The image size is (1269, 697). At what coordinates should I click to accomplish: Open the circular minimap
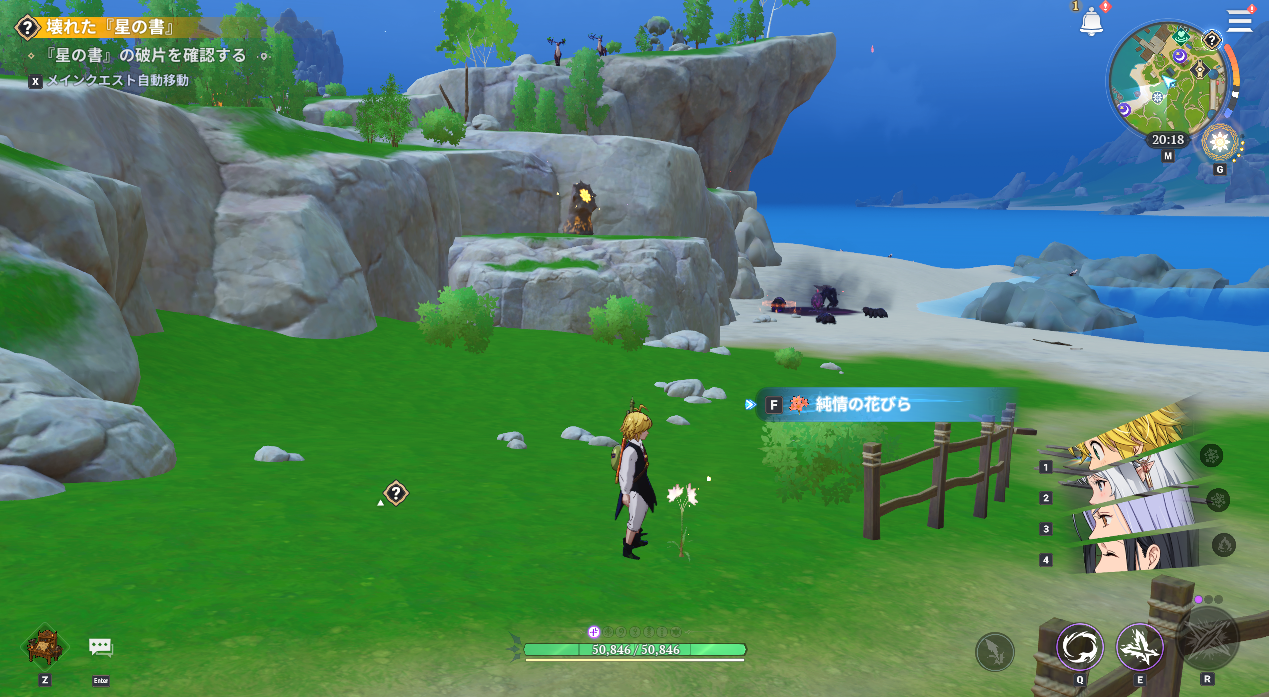(x=1168, y=82)
